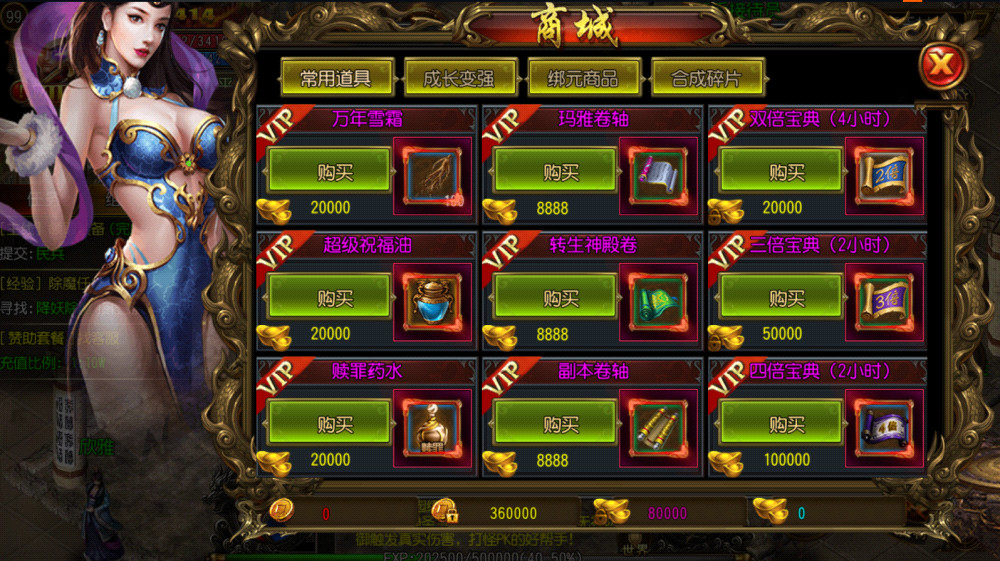Purchase the 超级祝福油 item
Image resolution: width=1000 pixels, height=561 pixels.
point(328,298)
